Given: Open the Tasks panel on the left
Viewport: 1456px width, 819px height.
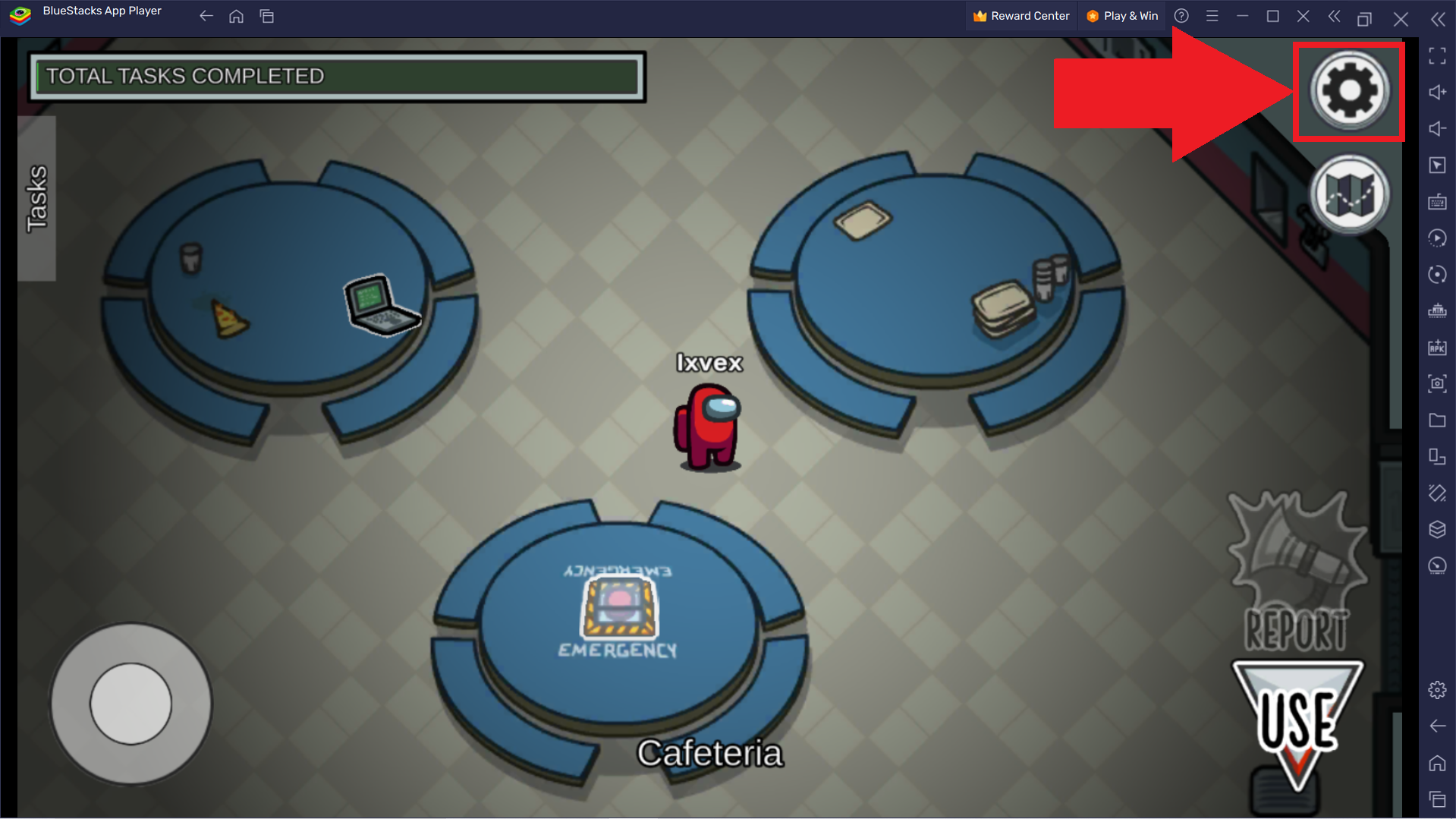Looking at the screenshot, I should coord(35,197).
